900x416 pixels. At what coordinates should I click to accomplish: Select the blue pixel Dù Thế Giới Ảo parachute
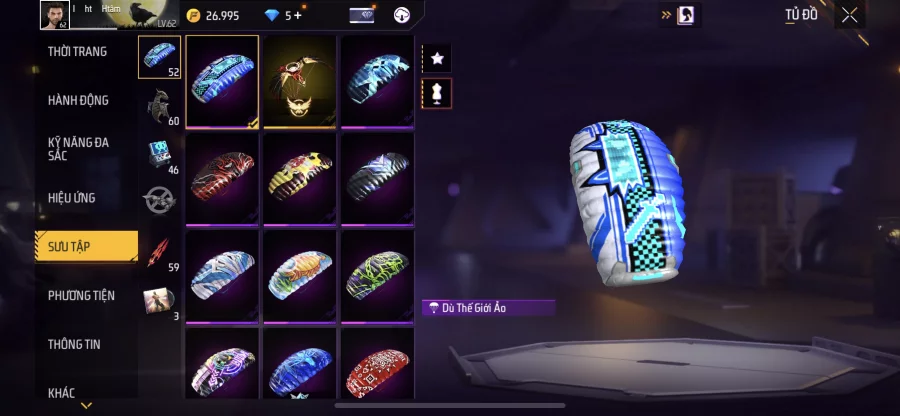(222, 80)
